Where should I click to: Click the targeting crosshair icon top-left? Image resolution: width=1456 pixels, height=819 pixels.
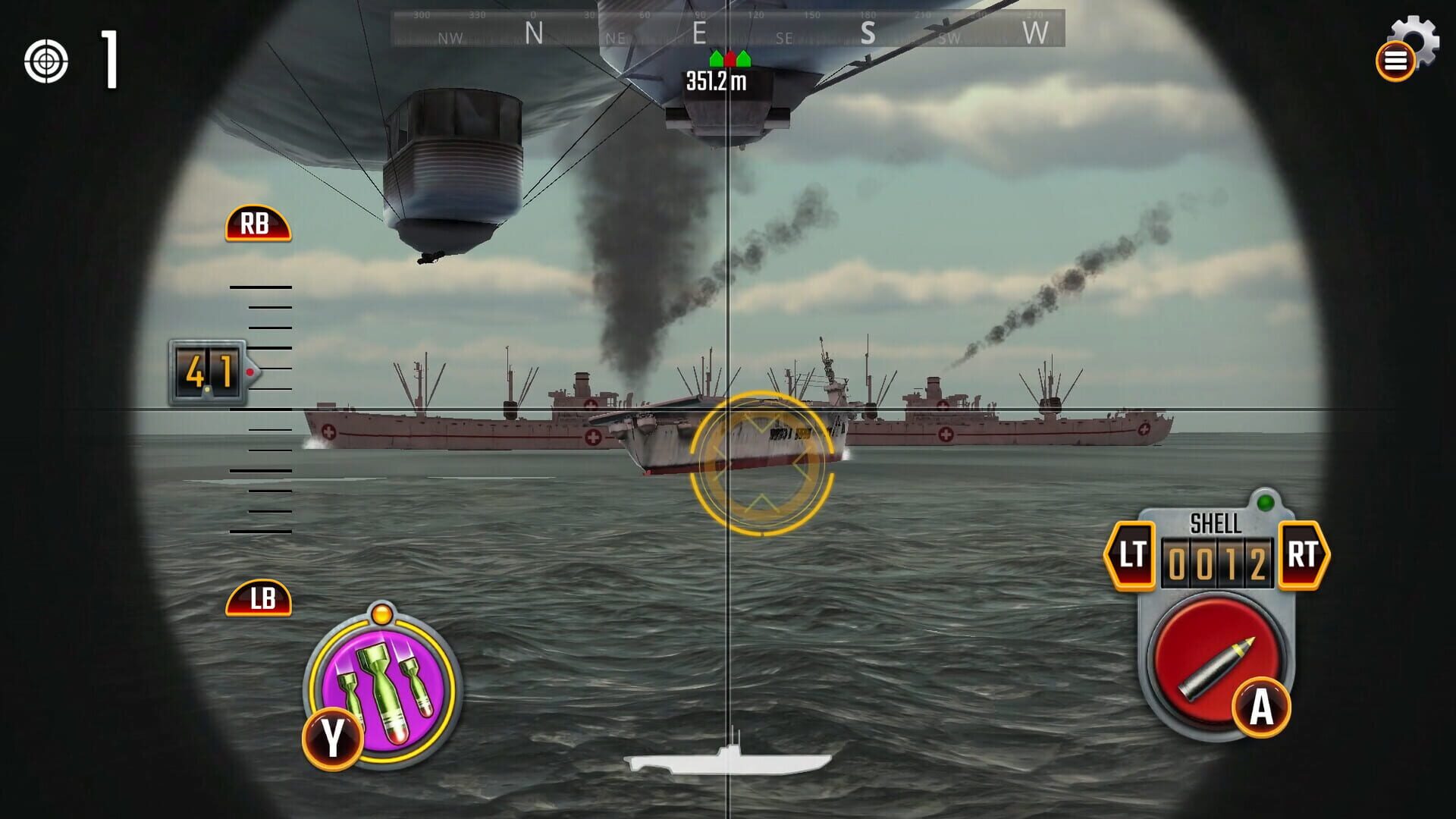(x=47, y=61)
